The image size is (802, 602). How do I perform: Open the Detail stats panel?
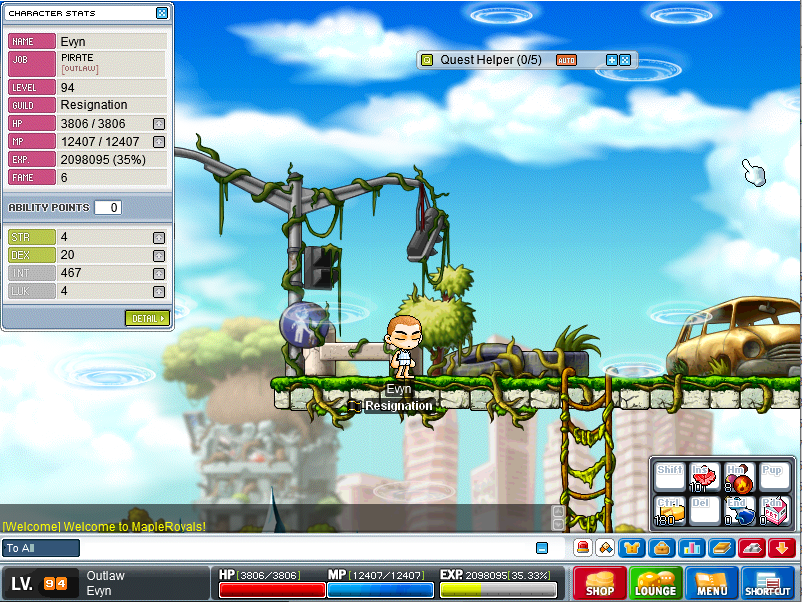[147, 318]
